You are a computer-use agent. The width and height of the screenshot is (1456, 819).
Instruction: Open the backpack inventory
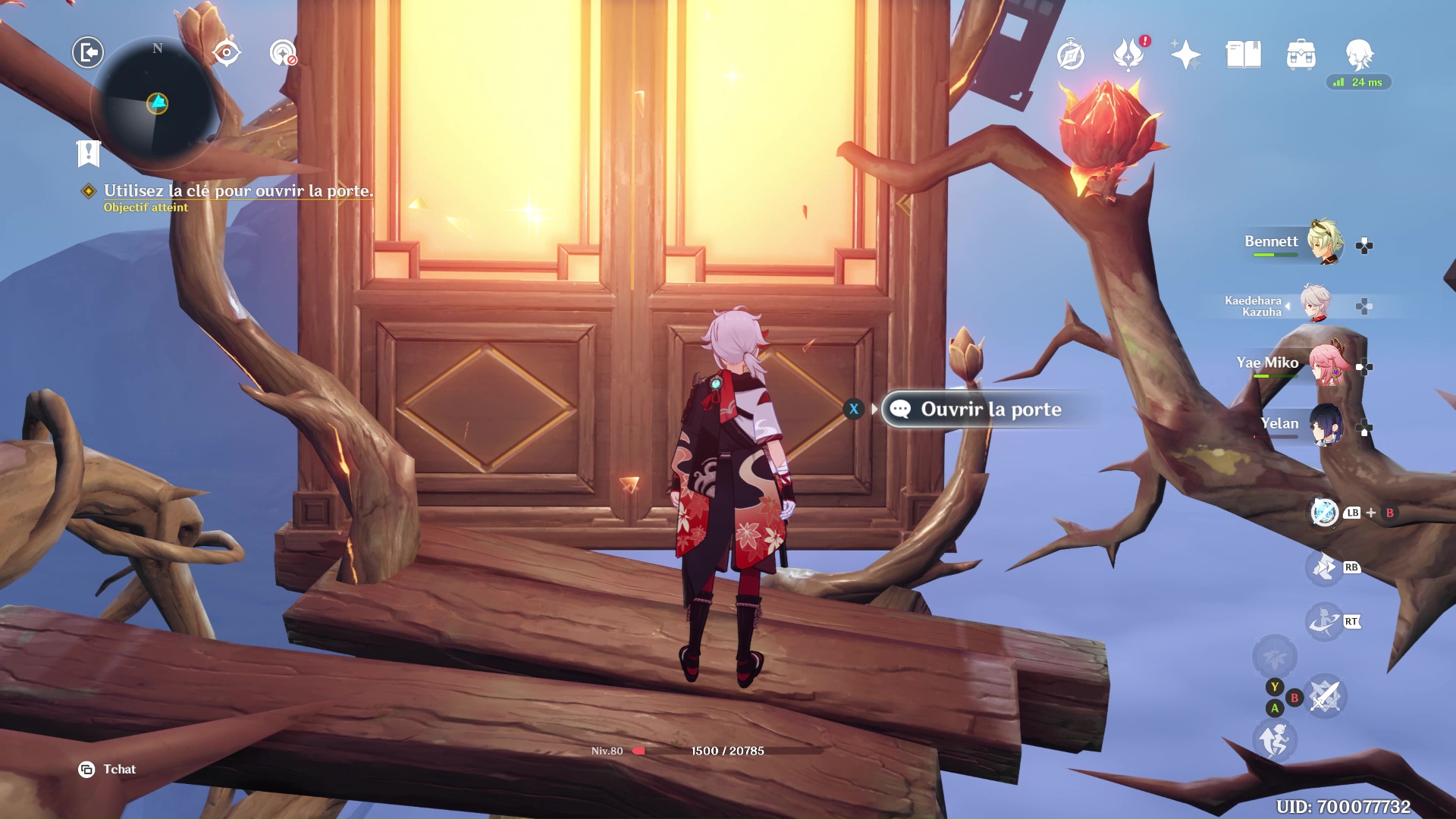pos(1301,55)
